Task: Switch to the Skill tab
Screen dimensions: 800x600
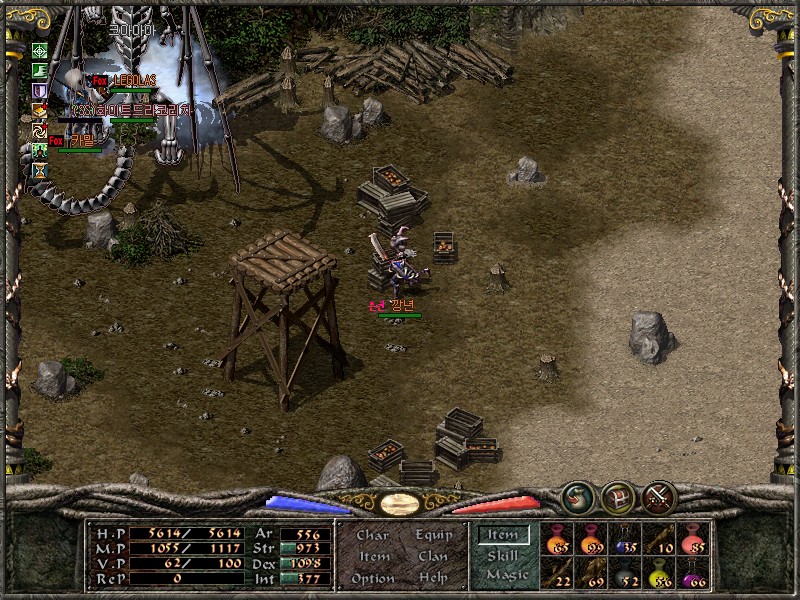Action: click(503, 556)
